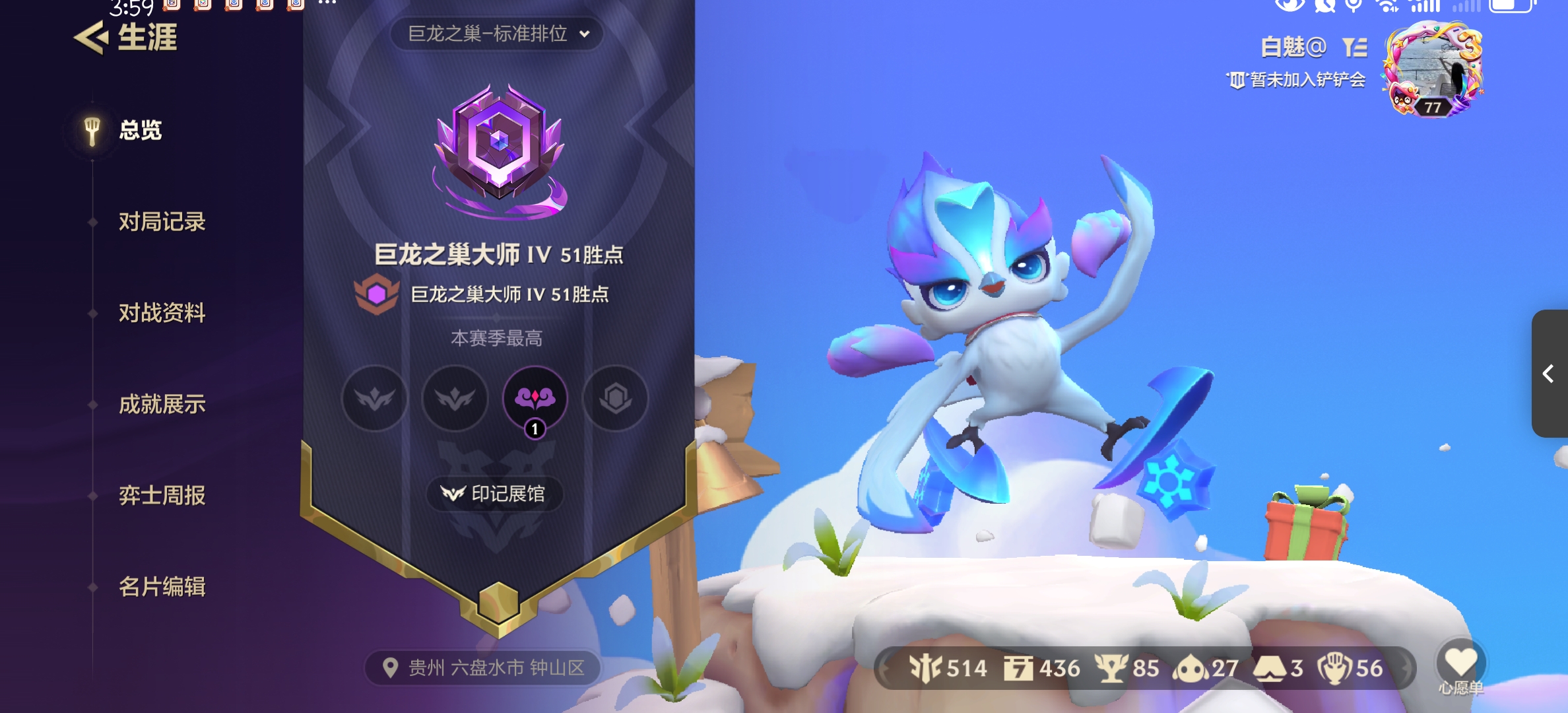Tap the 贵州 六盘水市 钟山区 location tag
The image size is (1568, 713).
click(484, 668)
